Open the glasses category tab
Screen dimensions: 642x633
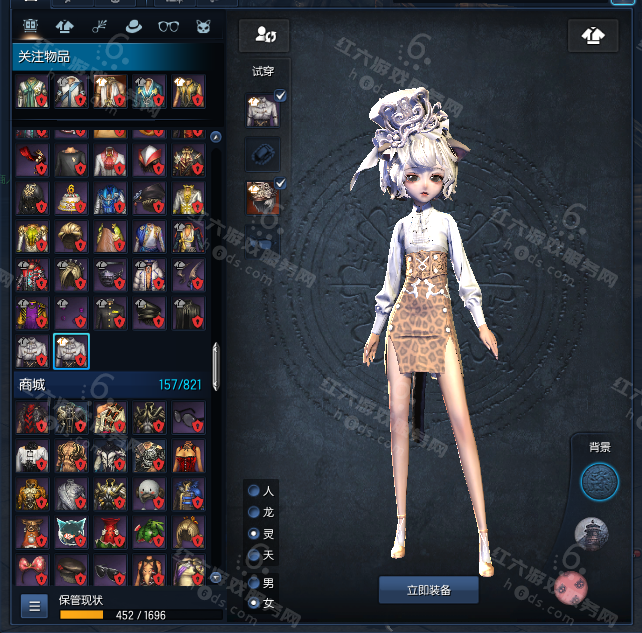click(168, 26)
